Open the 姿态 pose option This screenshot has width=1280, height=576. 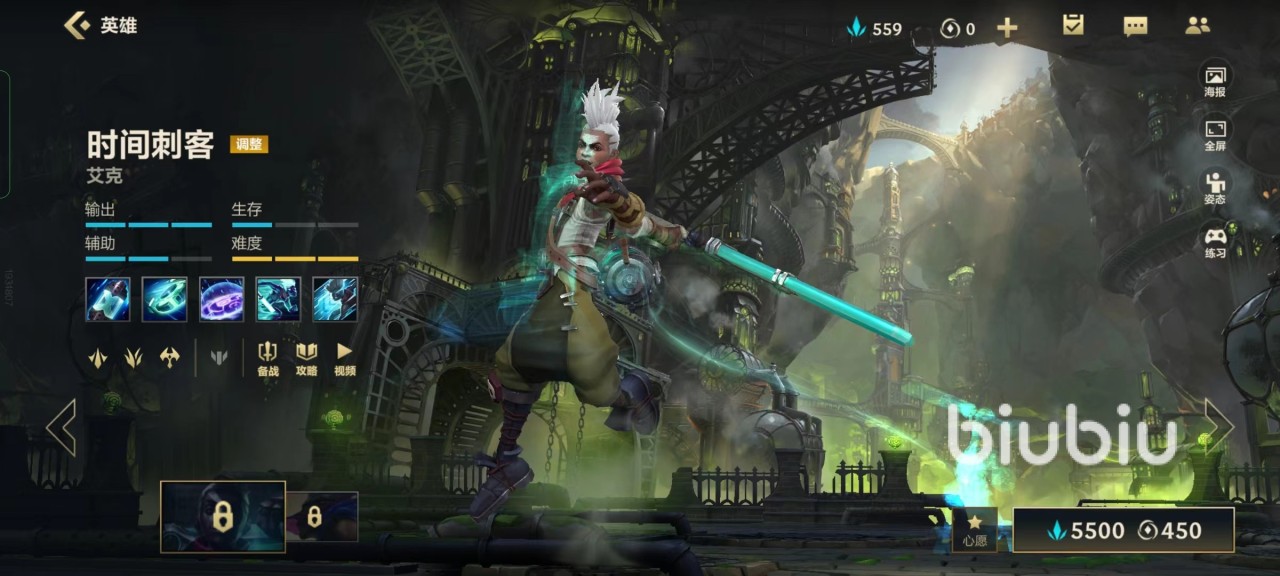coord(1215,188)
